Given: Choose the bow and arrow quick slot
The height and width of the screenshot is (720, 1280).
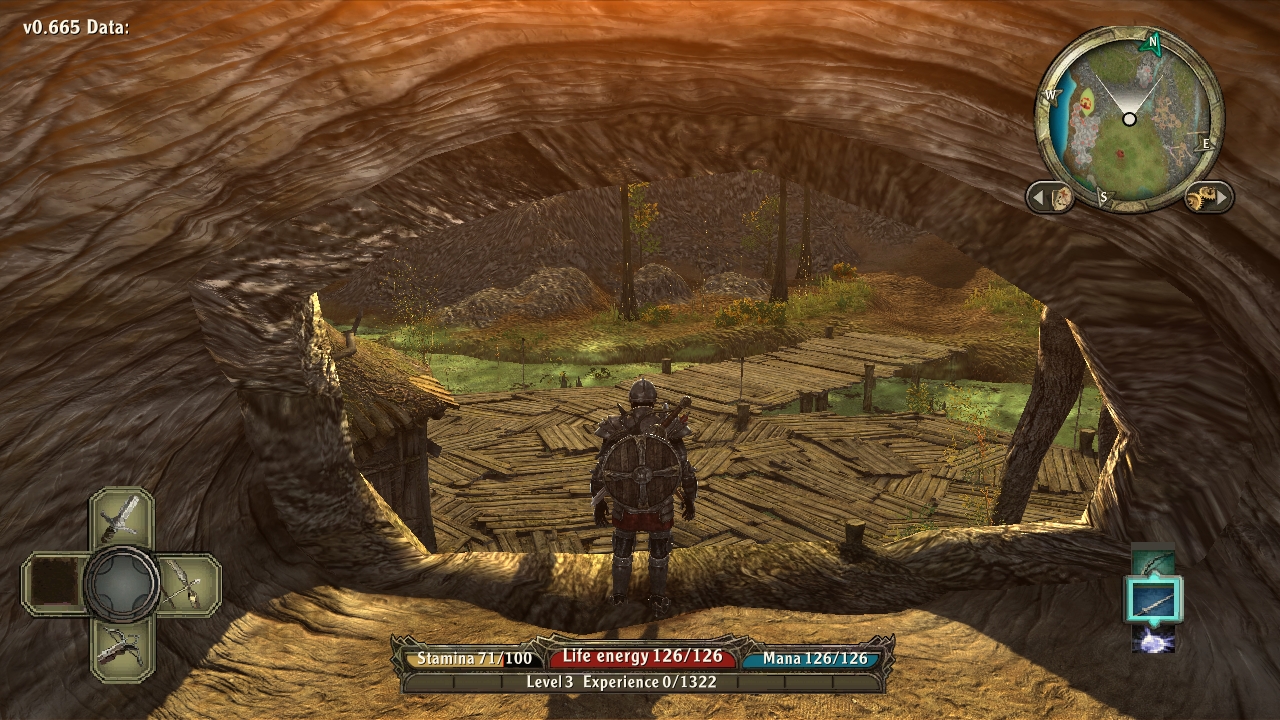Looking at the screenshot, I should [x=187, y=583].
